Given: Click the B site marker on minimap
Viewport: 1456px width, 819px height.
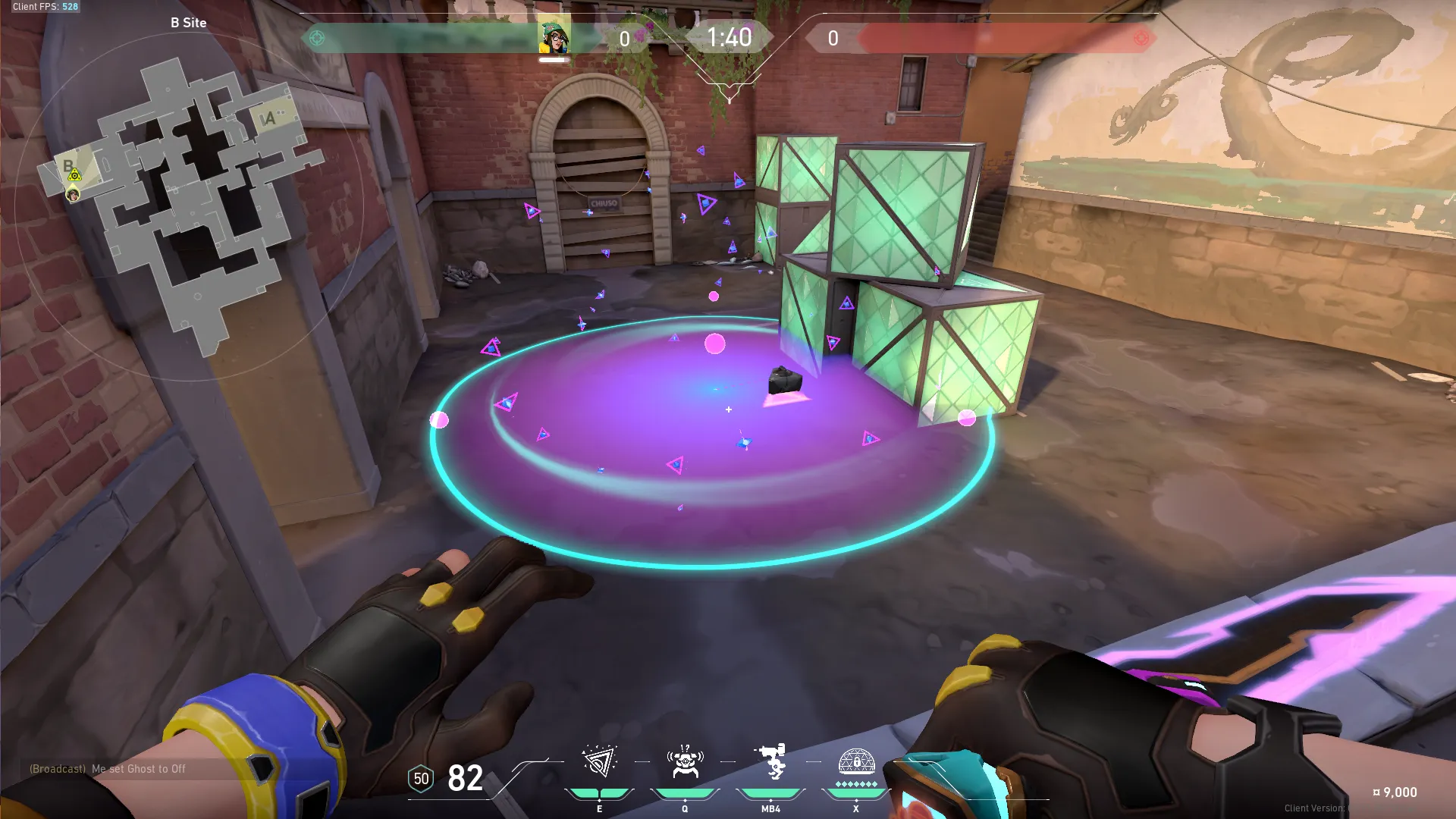Looking at the screenshot, I should point(68,165).
